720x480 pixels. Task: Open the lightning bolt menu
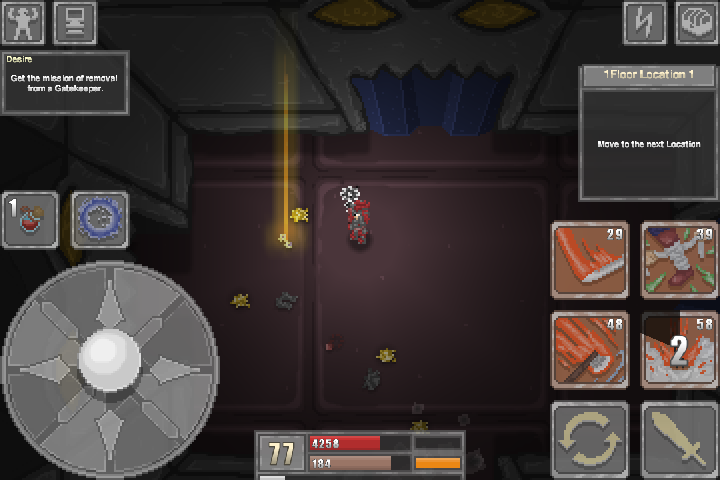pyautogui.click(x=645, y=22)
